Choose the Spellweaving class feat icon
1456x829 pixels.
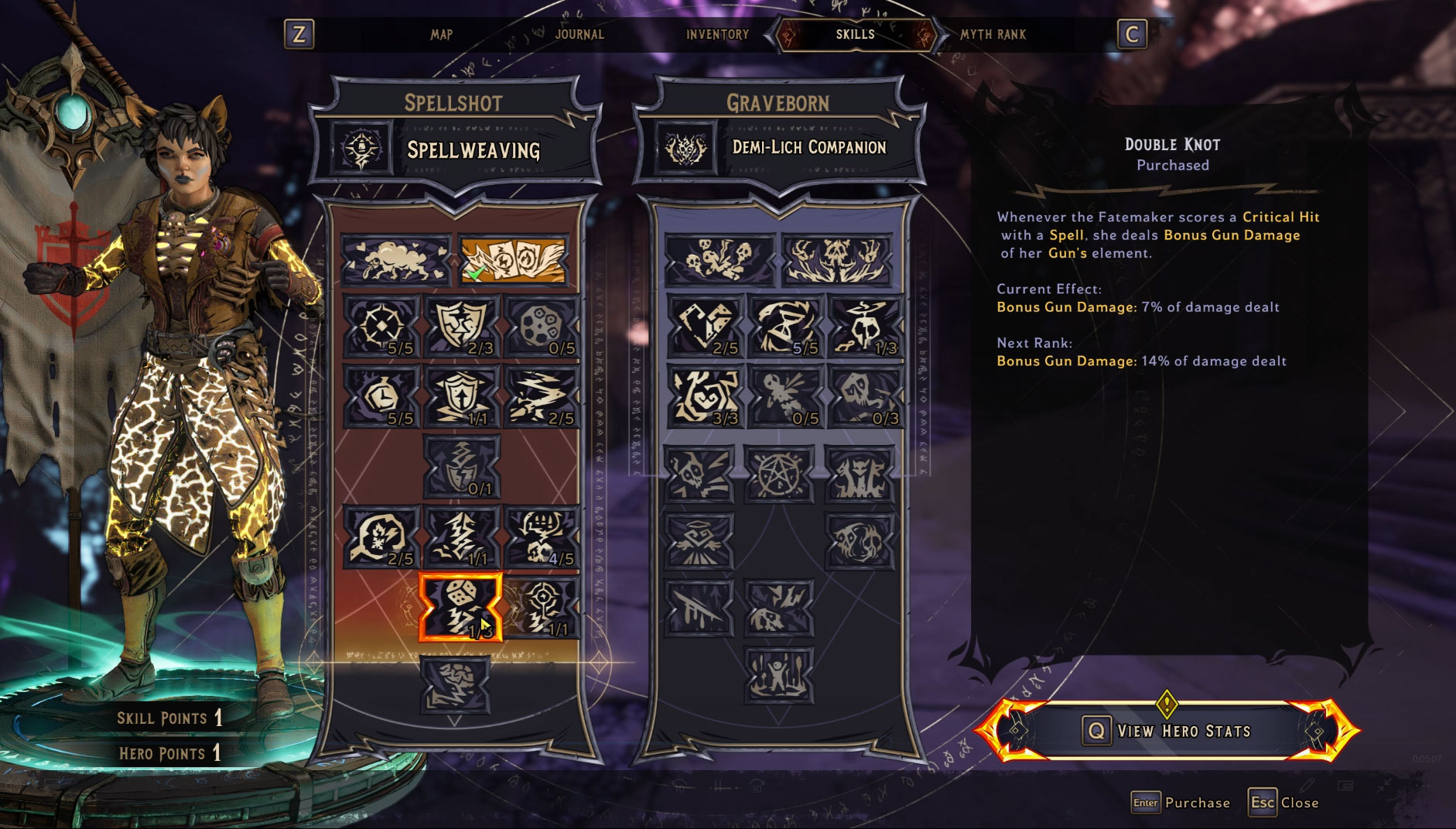pyautogui.click(x=362, y=148)
